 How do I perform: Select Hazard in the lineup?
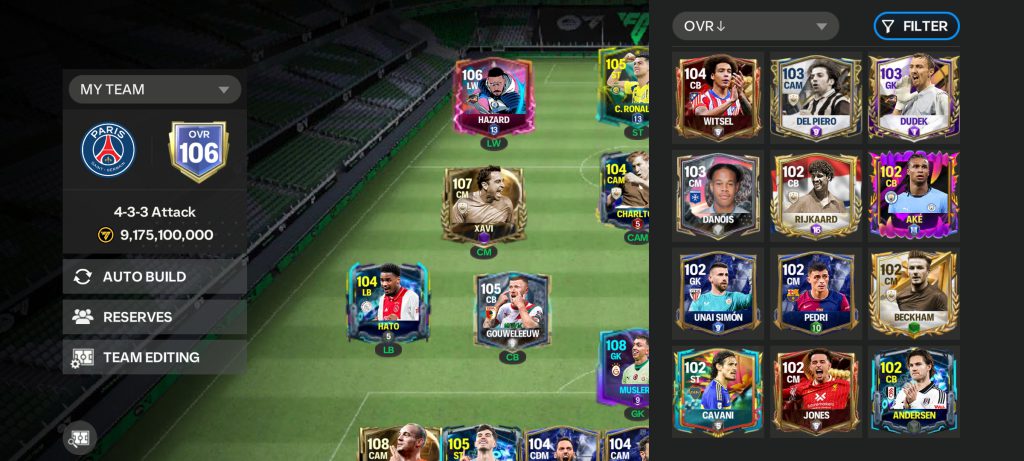[493, 97]
